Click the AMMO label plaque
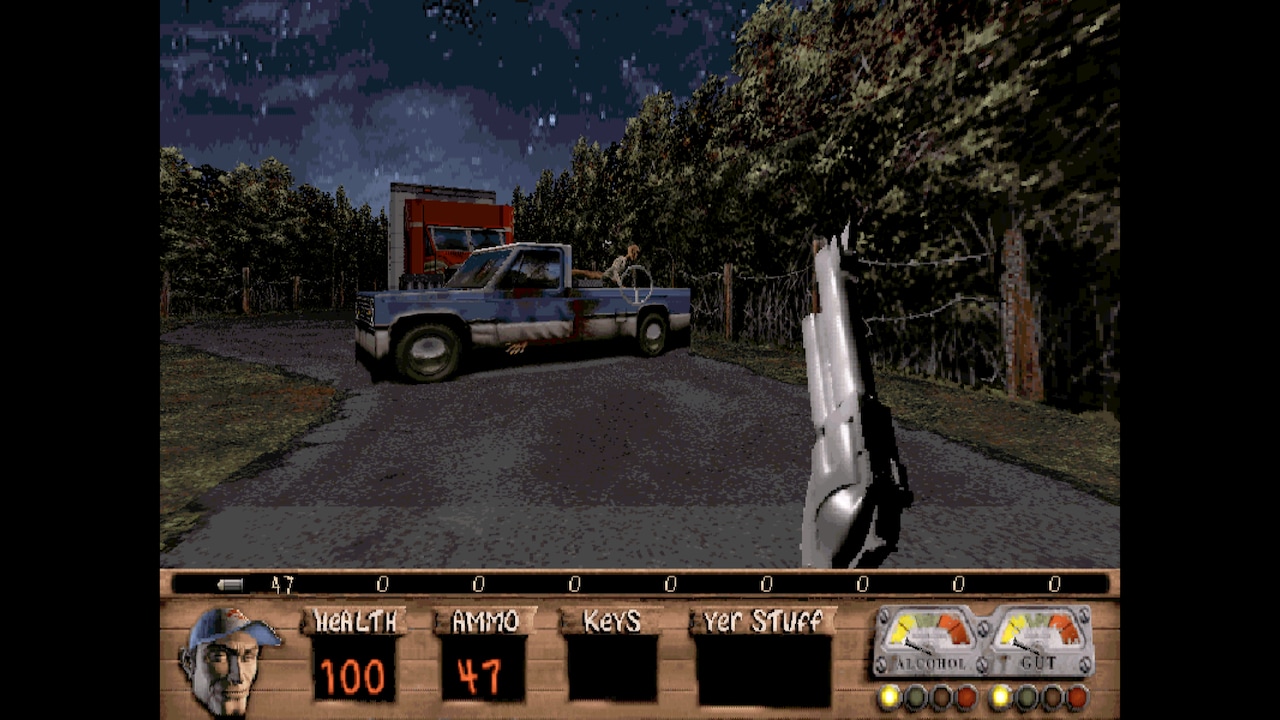The height and width of the screenshot is (720, 1280). [x=482, y=621]
